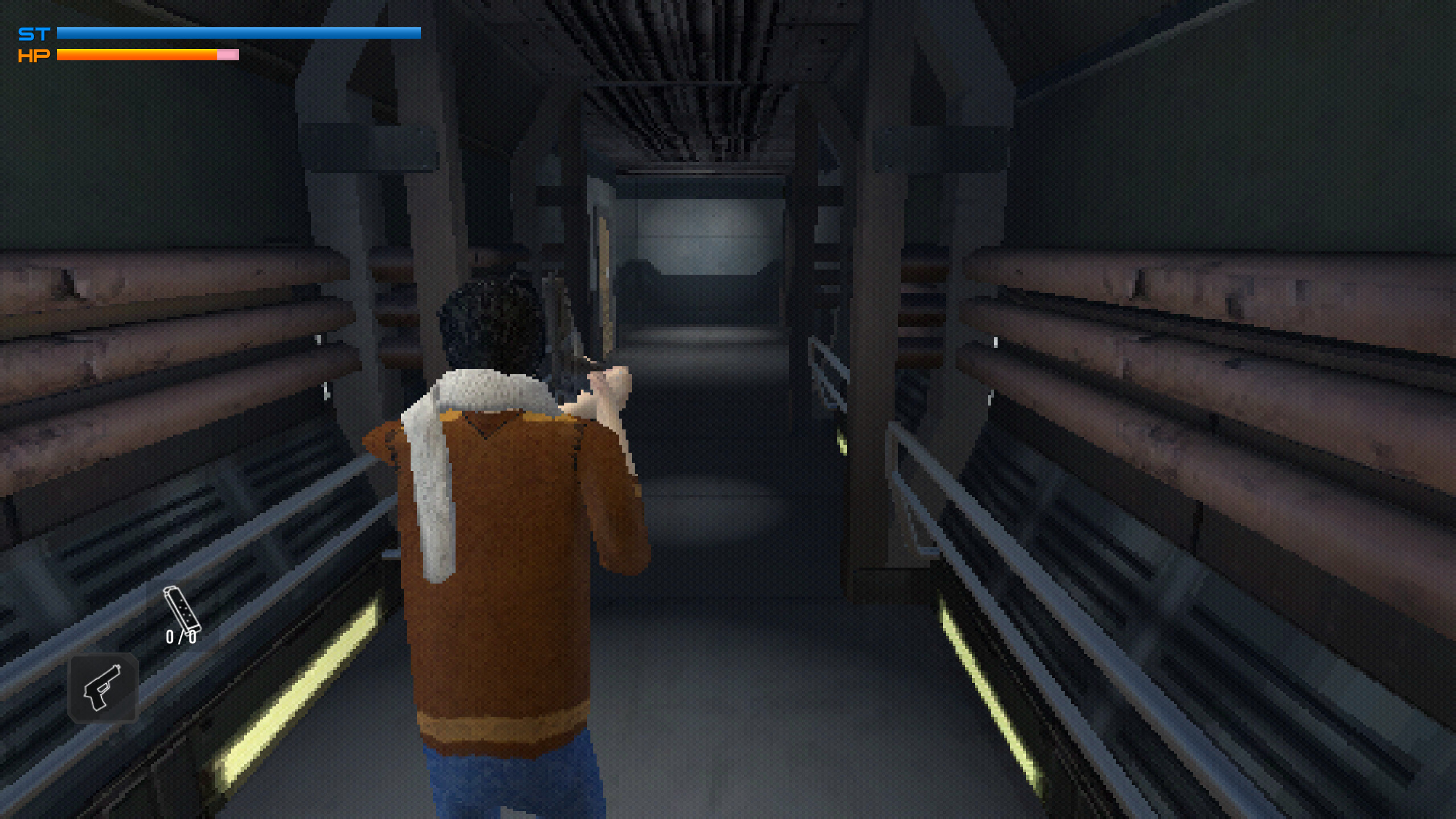Click the orange HP bar

pos(136,55)
